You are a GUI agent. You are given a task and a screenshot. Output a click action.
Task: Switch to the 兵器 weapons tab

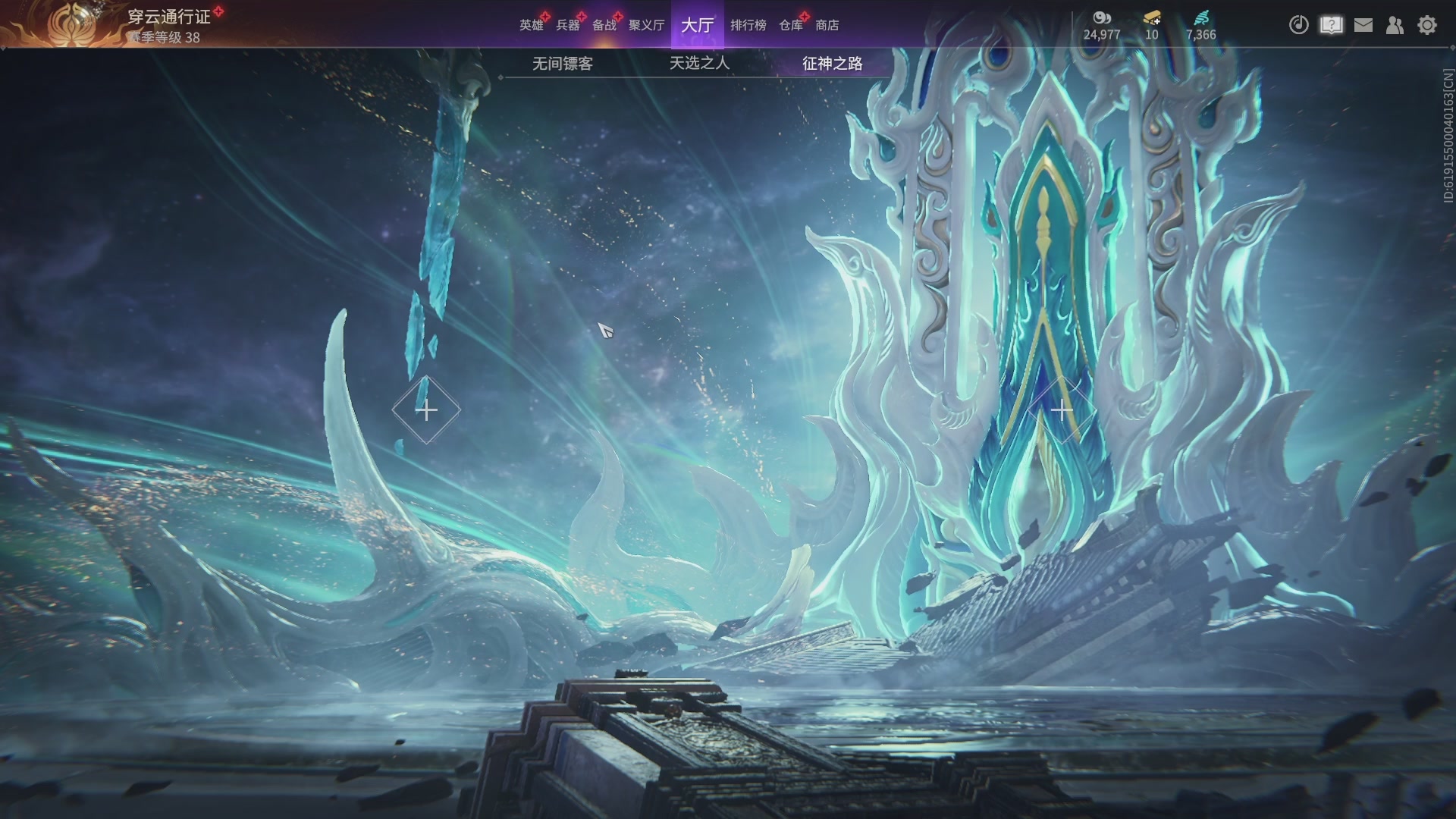(567, 25)
